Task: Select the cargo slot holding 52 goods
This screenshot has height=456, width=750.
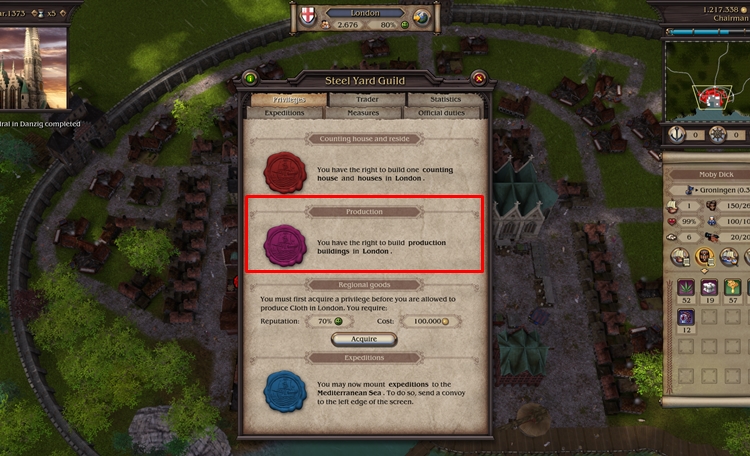Action: pyautogui.click(x=685, y=290)
